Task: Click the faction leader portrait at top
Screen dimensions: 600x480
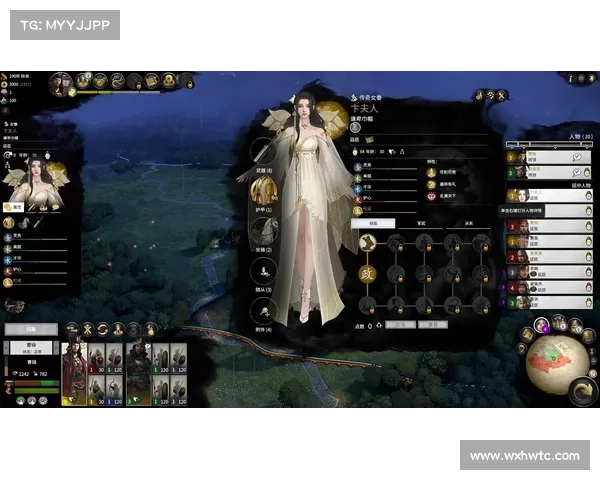Action: coord(61,81)
